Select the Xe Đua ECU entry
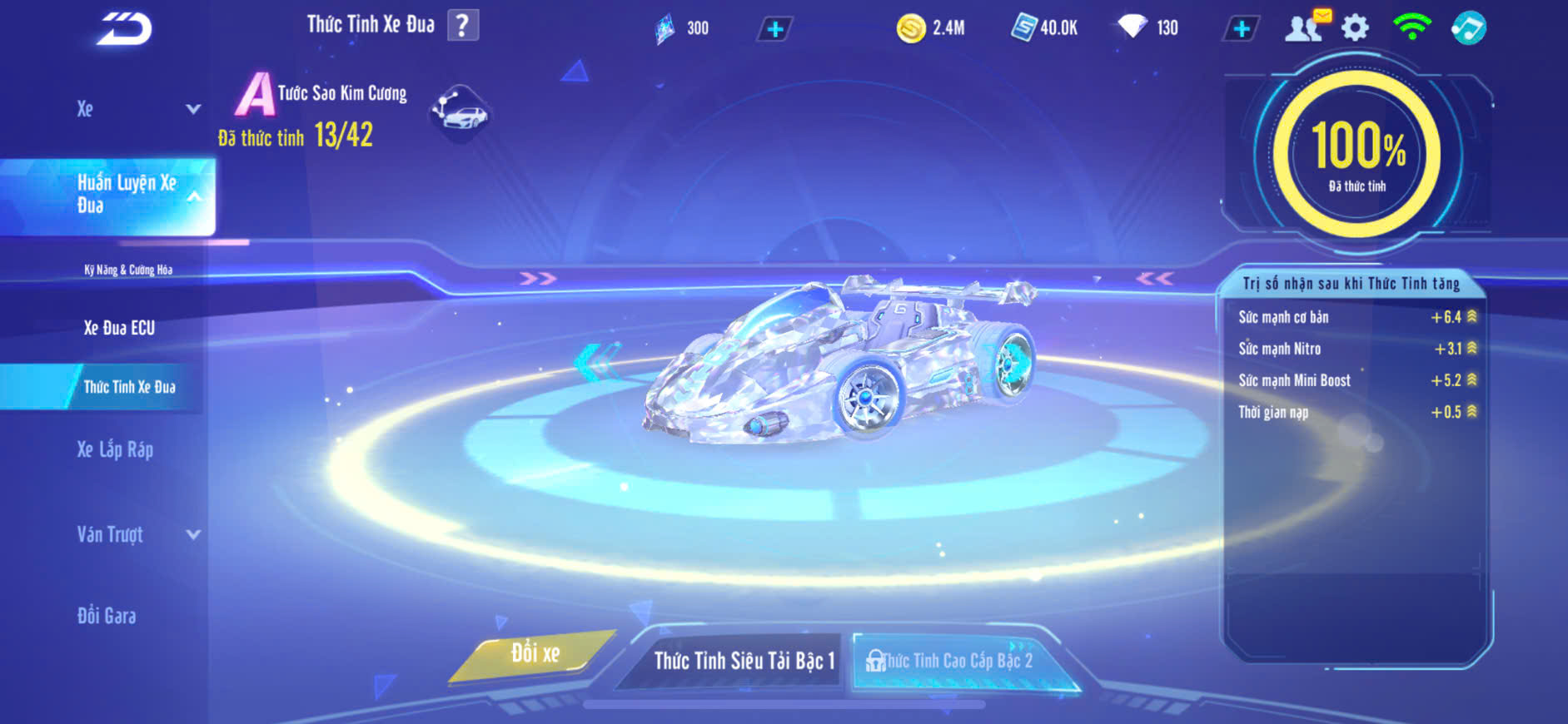This screenshot has height=724, width=1568. pos(119,328)
